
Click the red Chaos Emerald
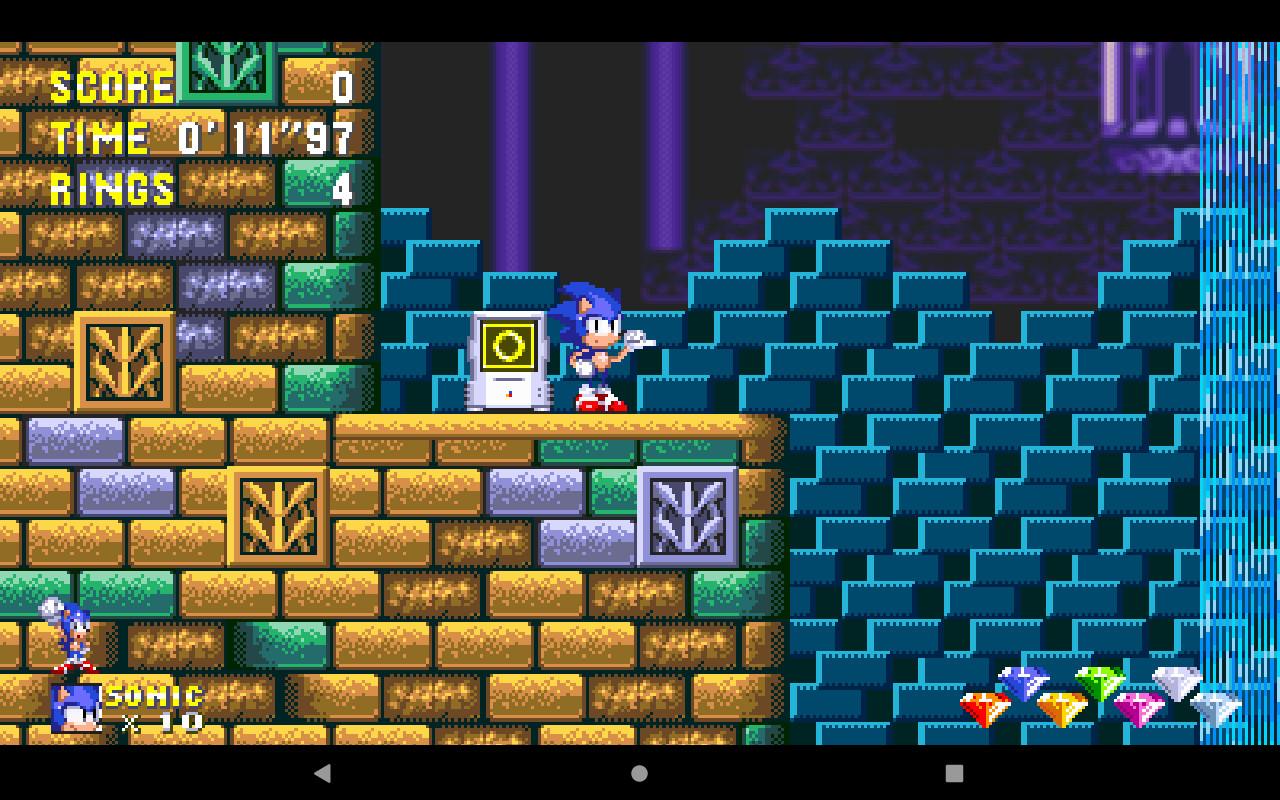985,710
